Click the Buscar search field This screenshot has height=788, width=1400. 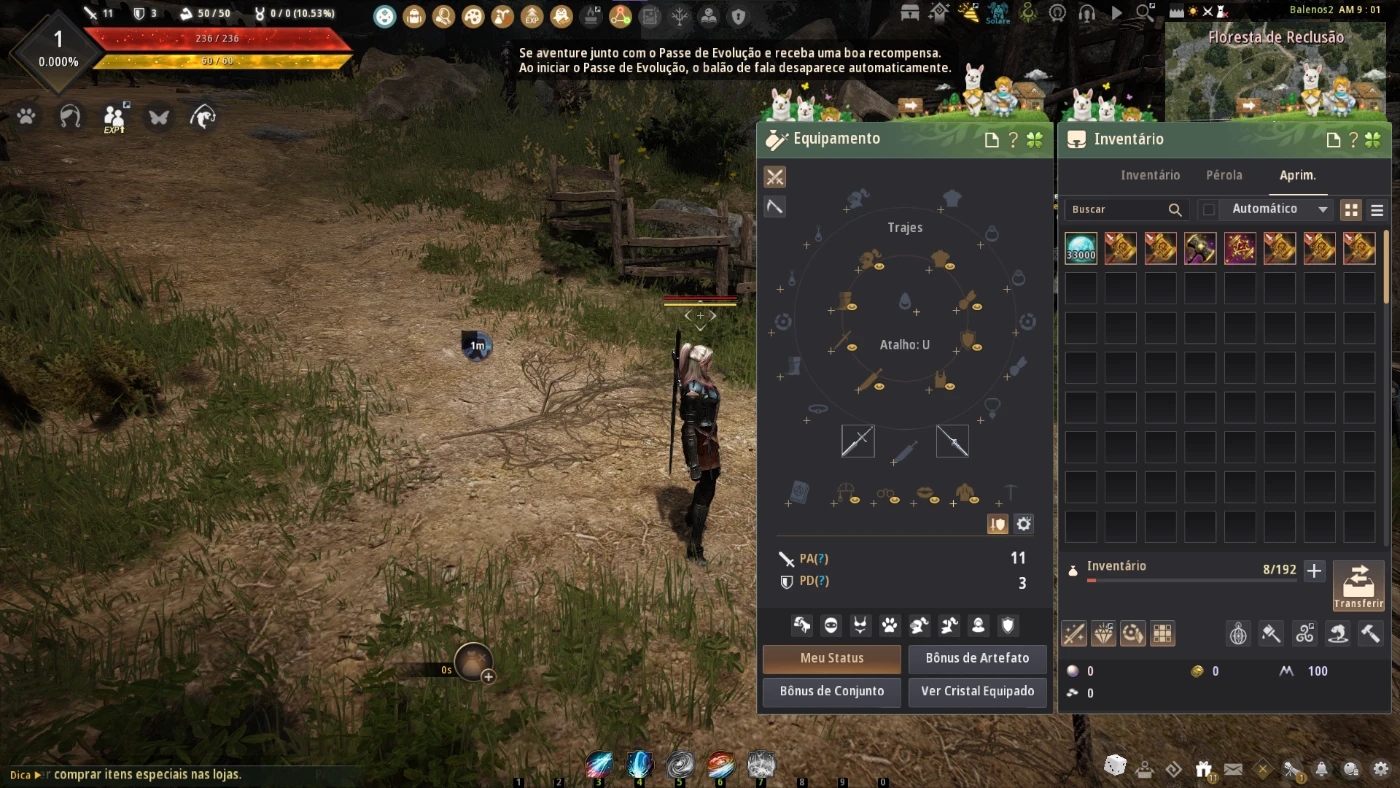click(x=1115, y=210)
